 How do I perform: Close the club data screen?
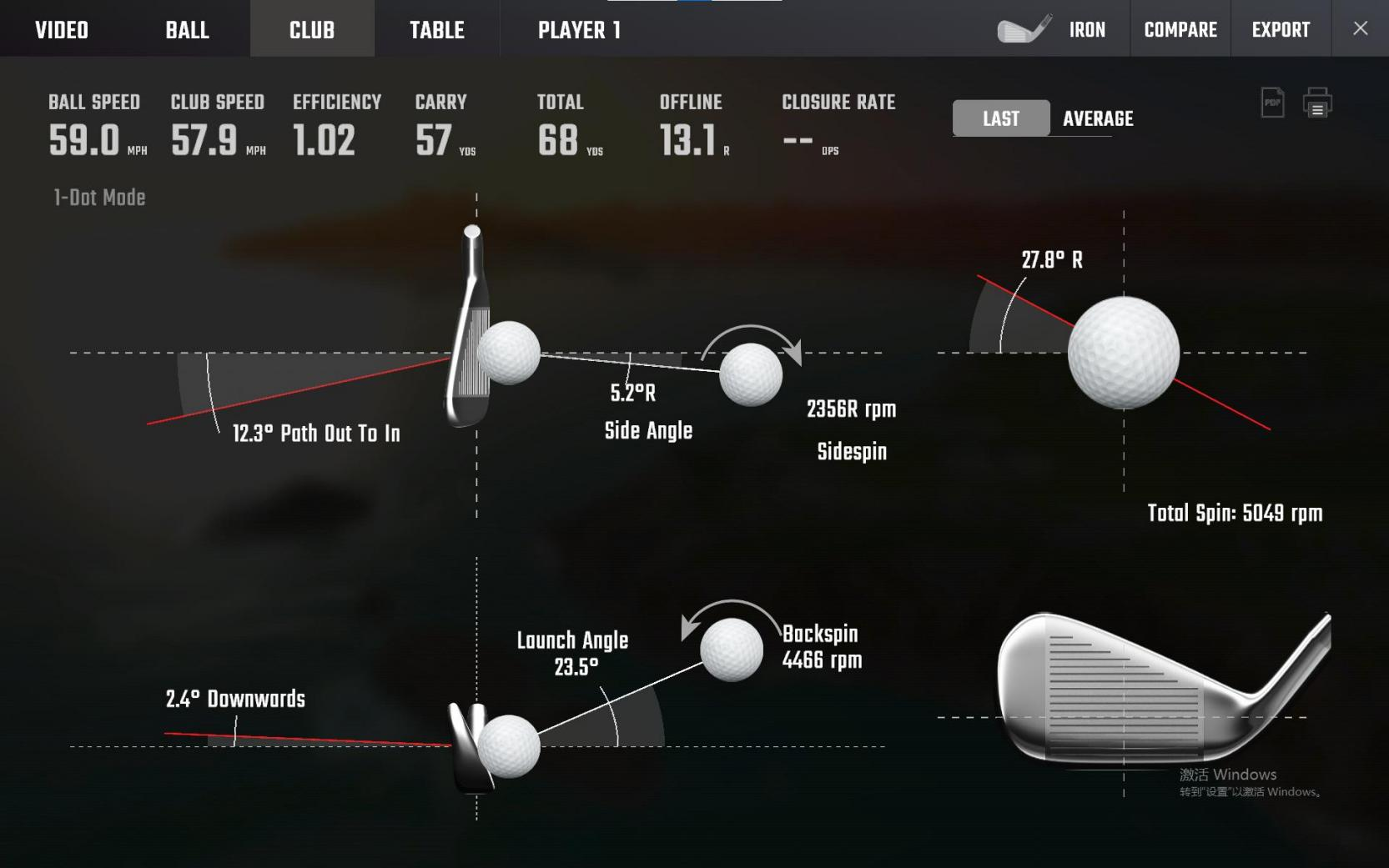[x=1360, y=28]
